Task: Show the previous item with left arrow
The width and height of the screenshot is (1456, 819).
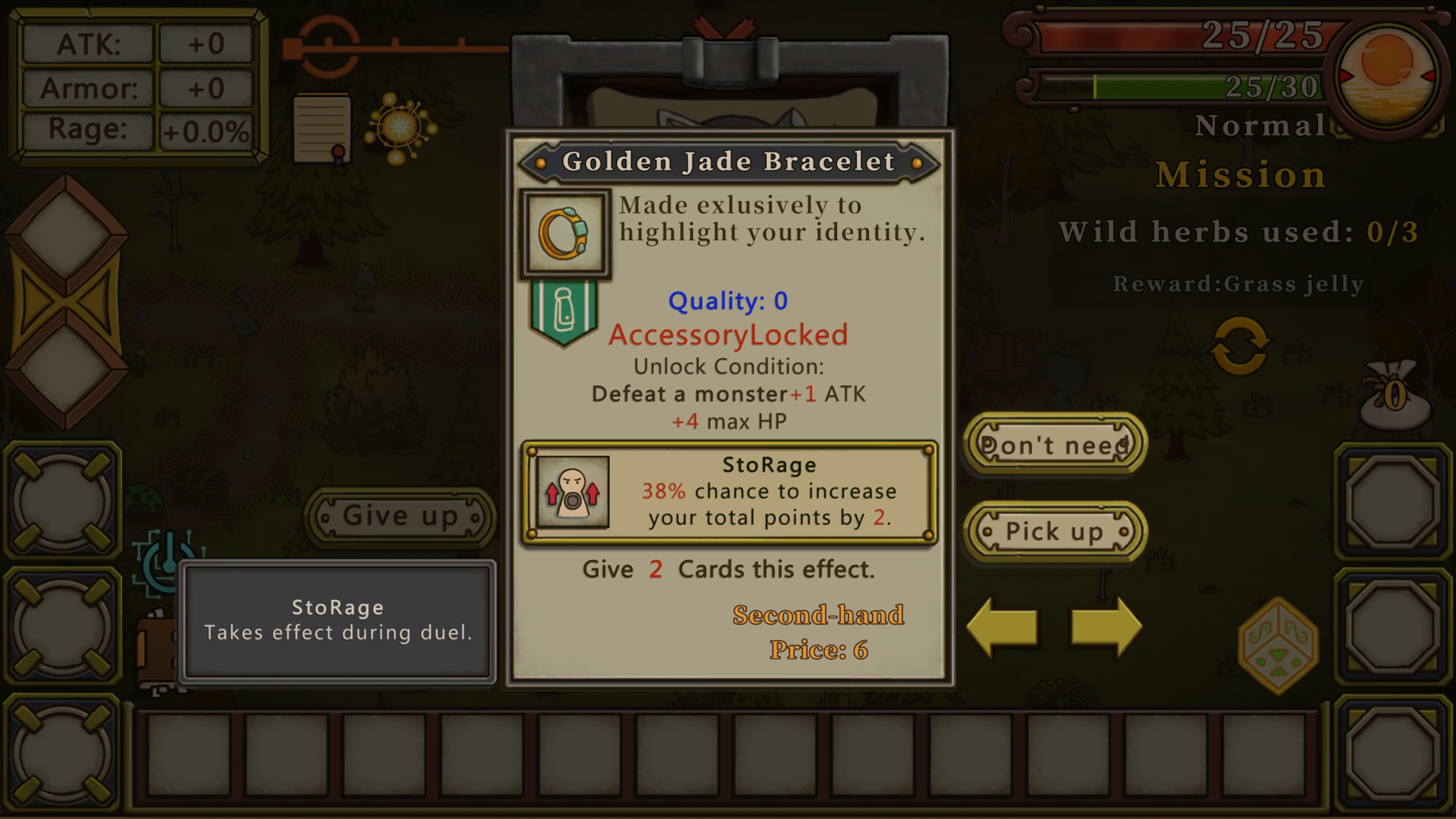Action: tap(1002, 626)
